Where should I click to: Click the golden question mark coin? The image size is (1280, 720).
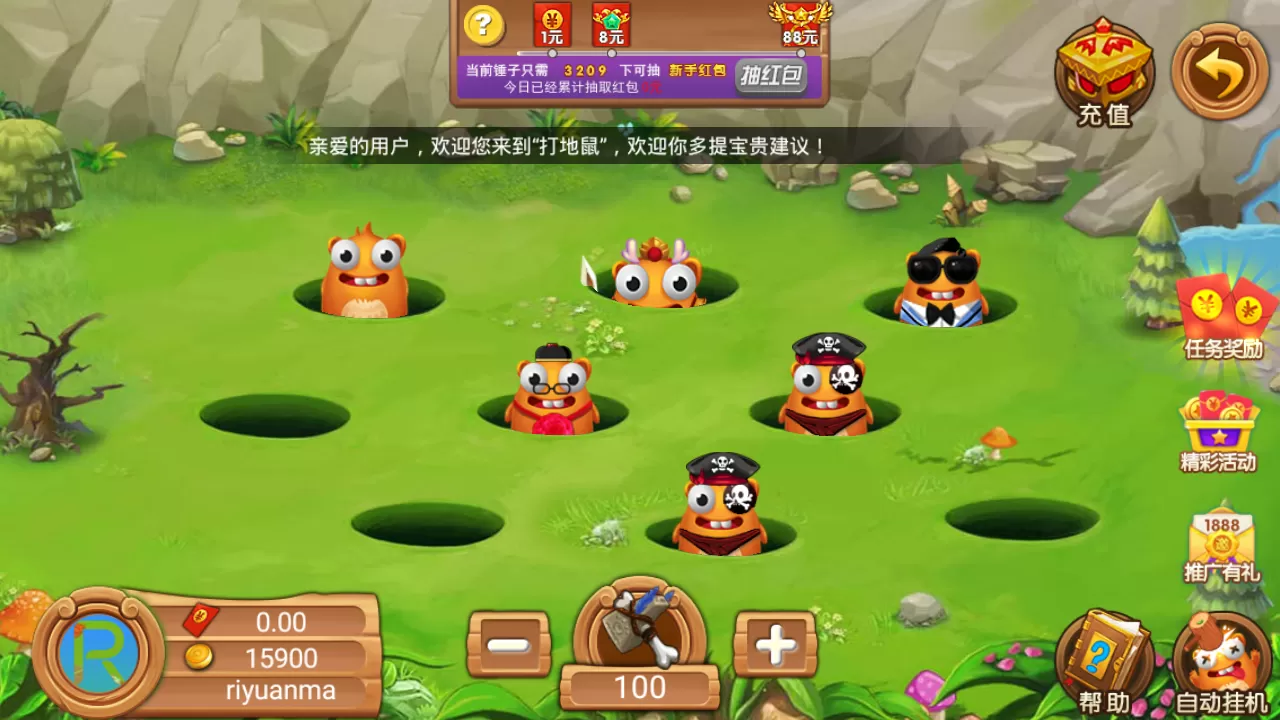tap(484, 25)
